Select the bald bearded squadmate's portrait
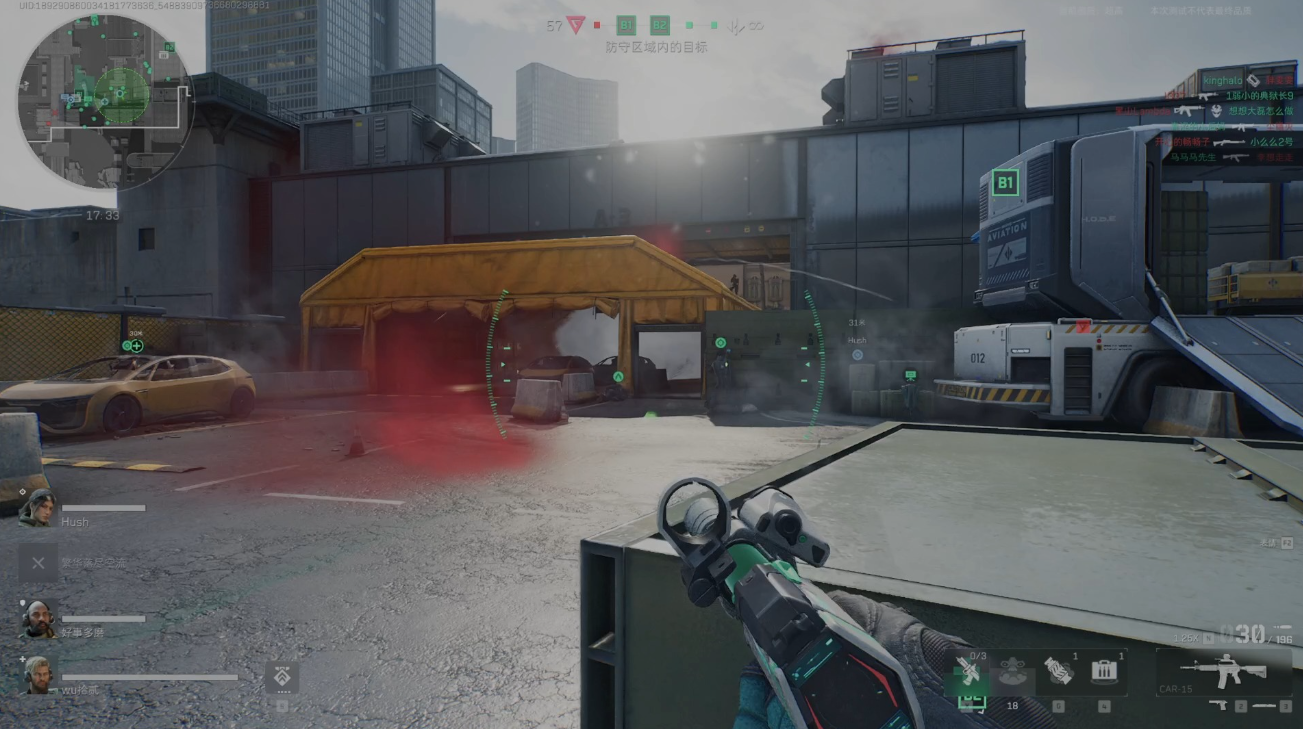 tap(38, 619)
